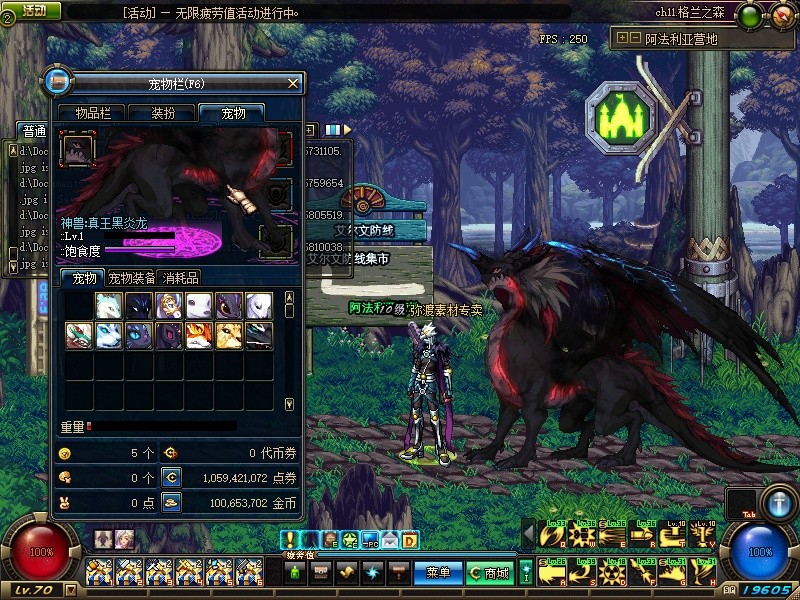The image size is (800, 600).
Task: Open the 装扮 costume tab
Action: pos(164,113)
